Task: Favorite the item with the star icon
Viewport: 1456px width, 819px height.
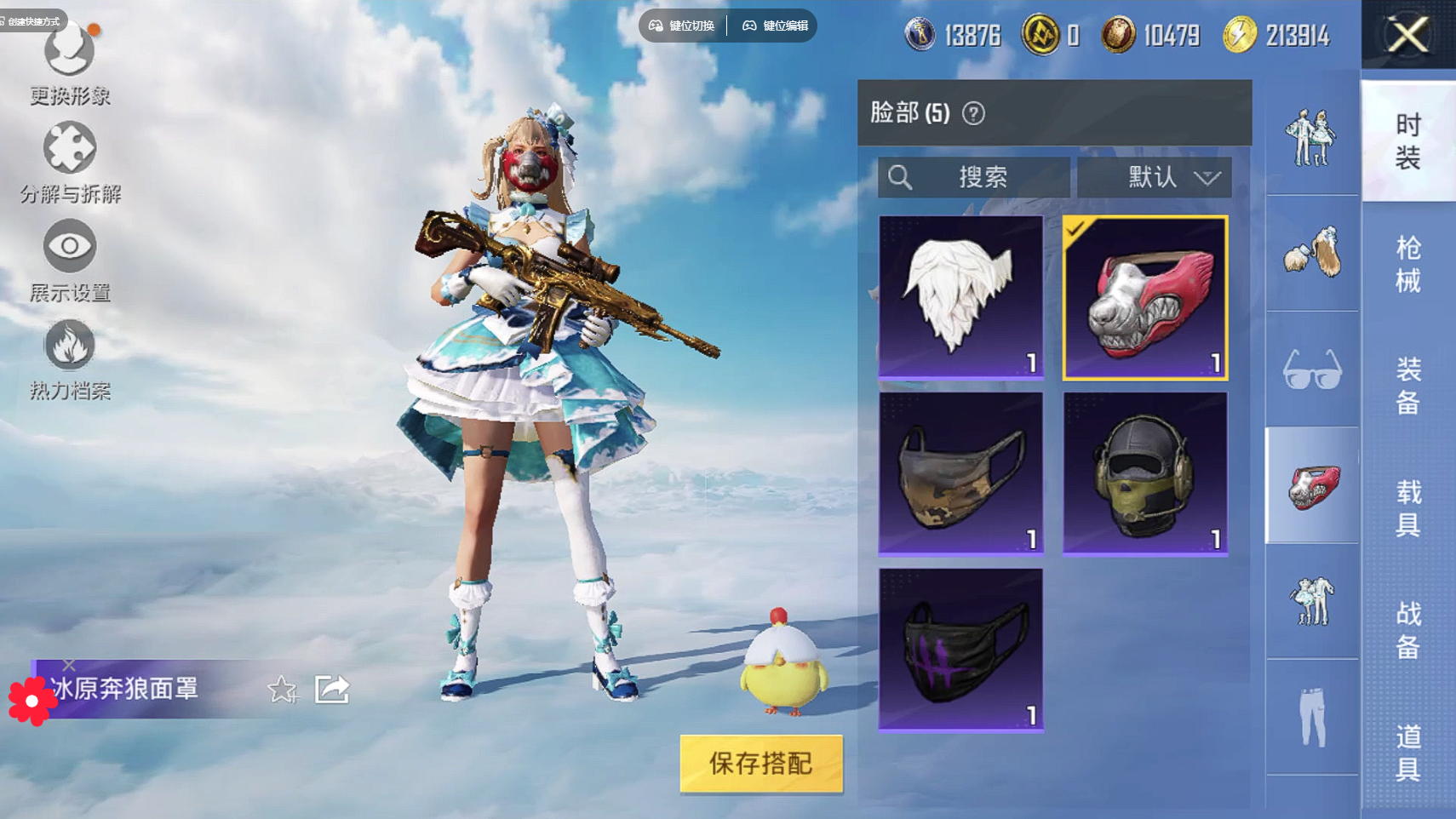Action: click(x=283, y=689)
